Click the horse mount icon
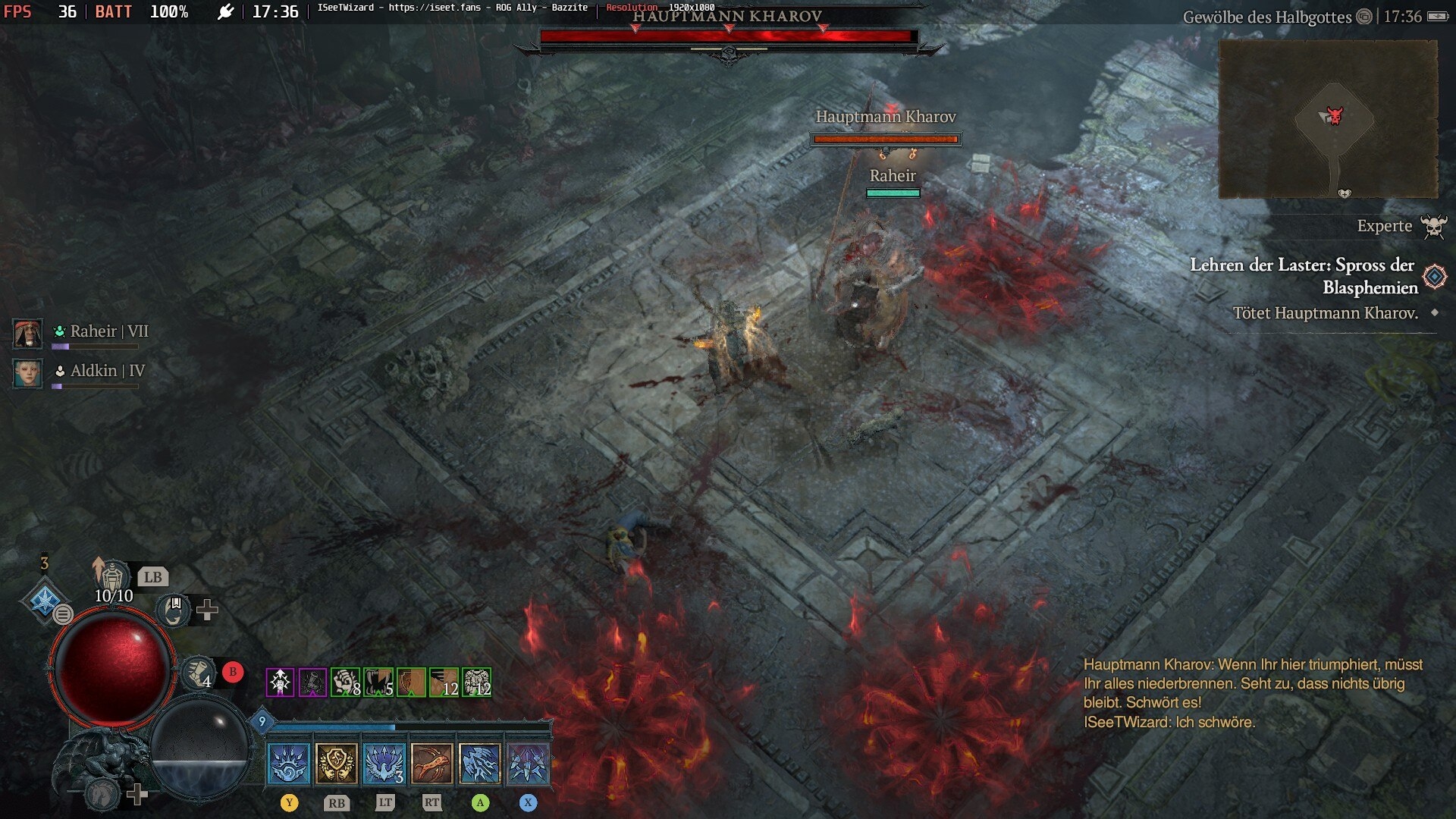The image size is (1456, 819). coord(102,794)
